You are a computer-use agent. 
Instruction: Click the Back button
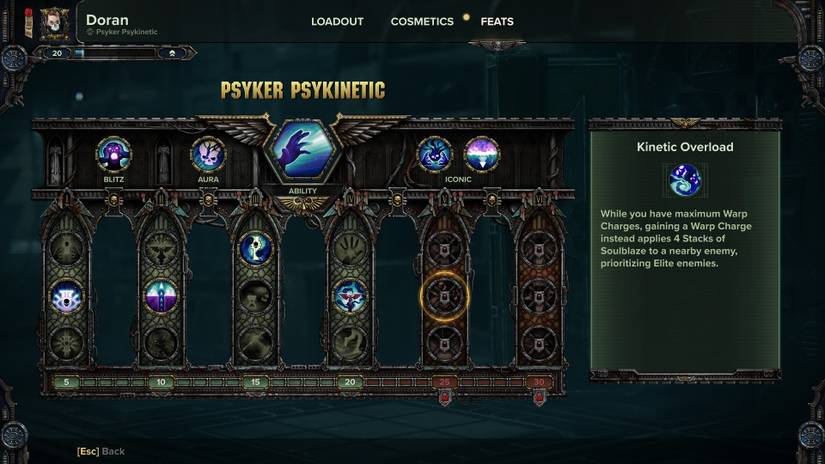pyautogui.click(x=101, y=452)
